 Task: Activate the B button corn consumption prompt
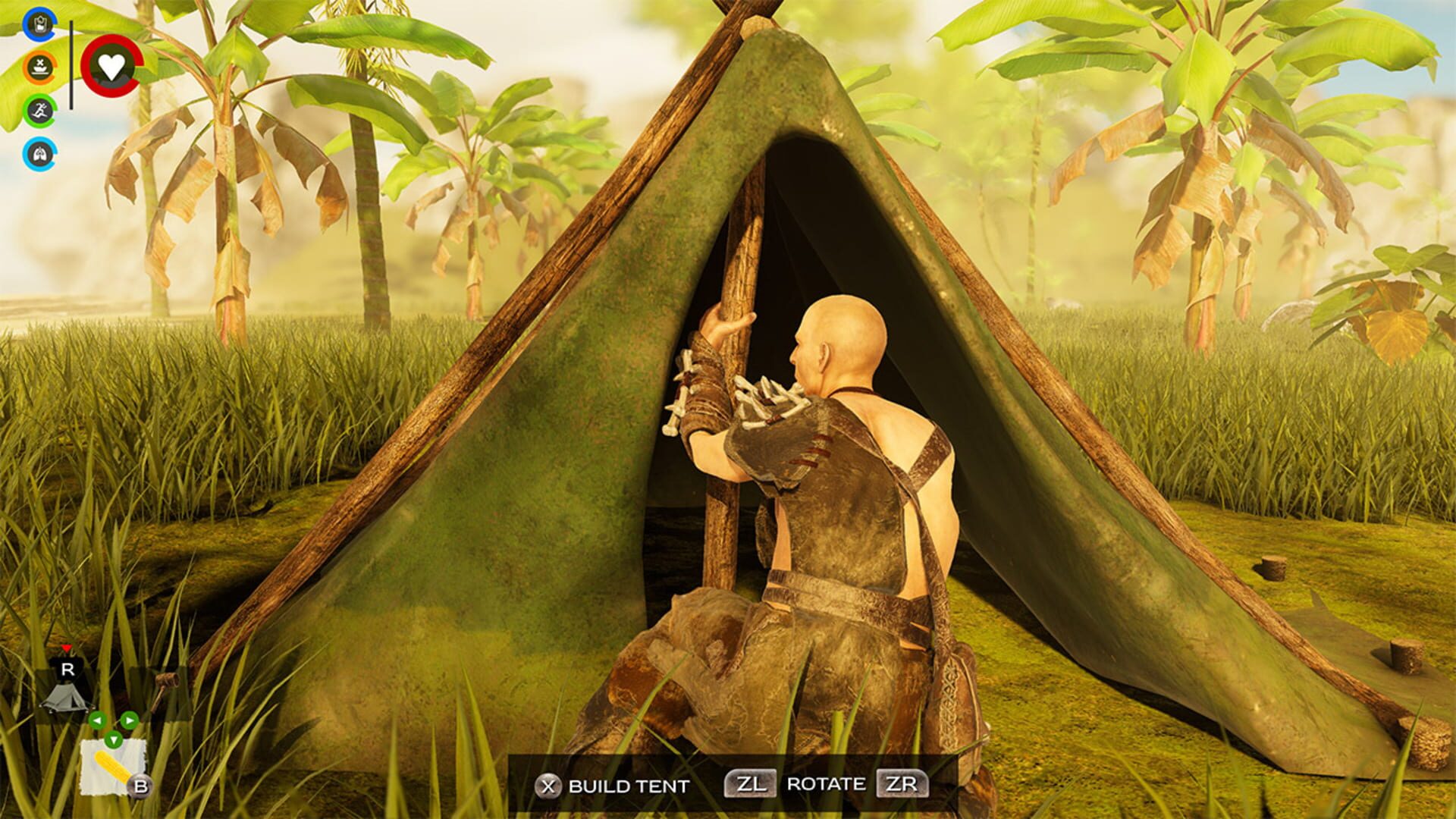click(x=140, y=786)
